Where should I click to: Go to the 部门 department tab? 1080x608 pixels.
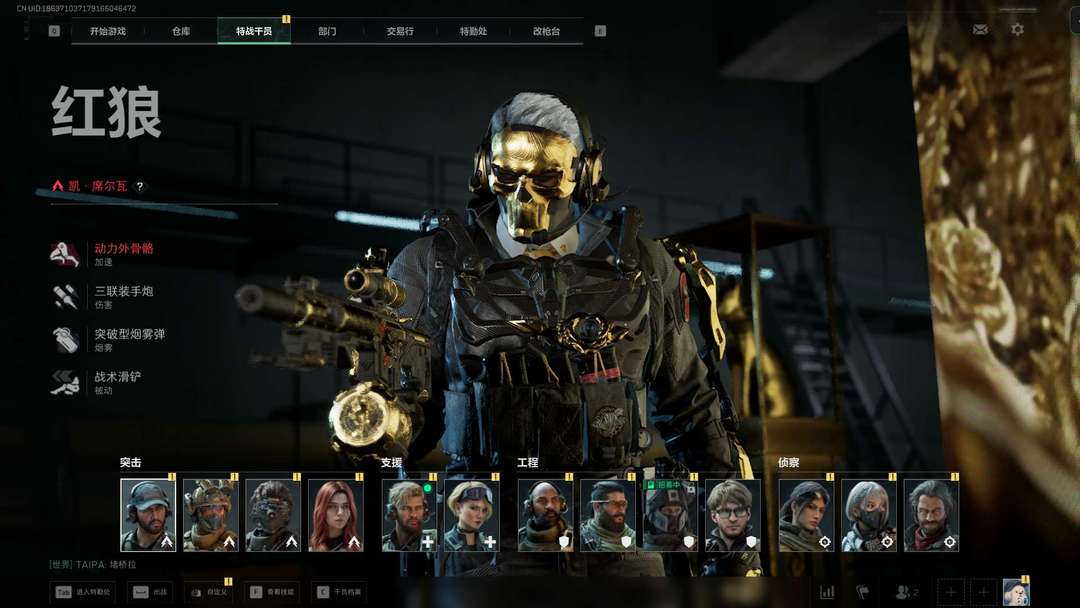(327, 31)
